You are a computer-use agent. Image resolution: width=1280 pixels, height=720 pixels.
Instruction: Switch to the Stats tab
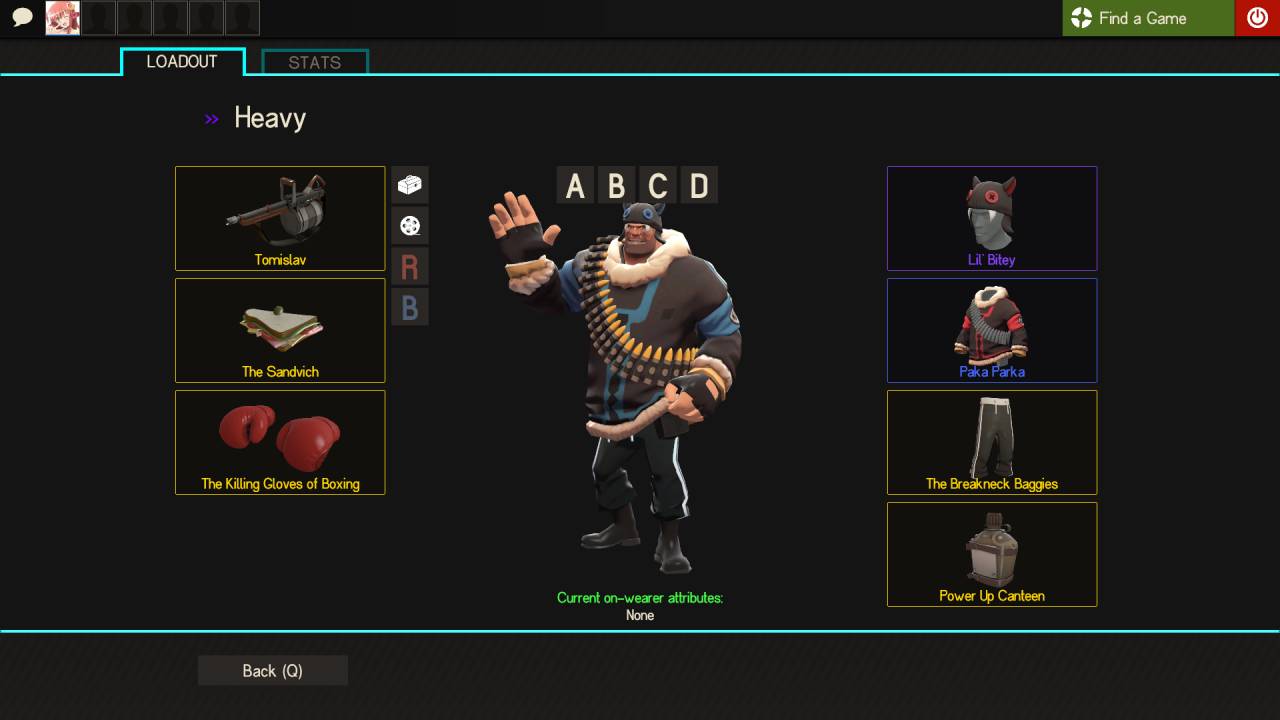pyautogui.click(x=315, y=62)
